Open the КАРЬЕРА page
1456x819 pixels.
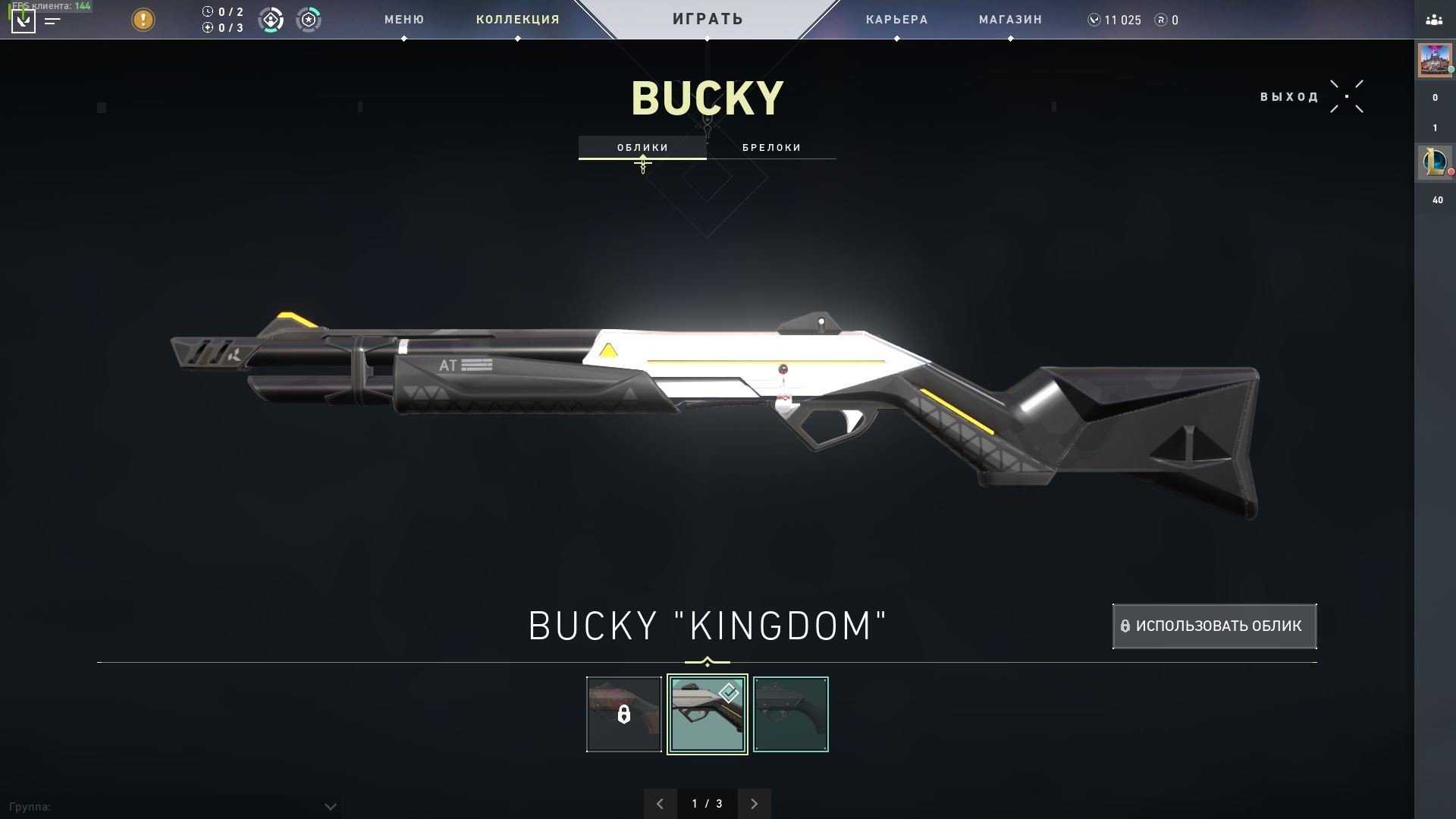(896, 20)
